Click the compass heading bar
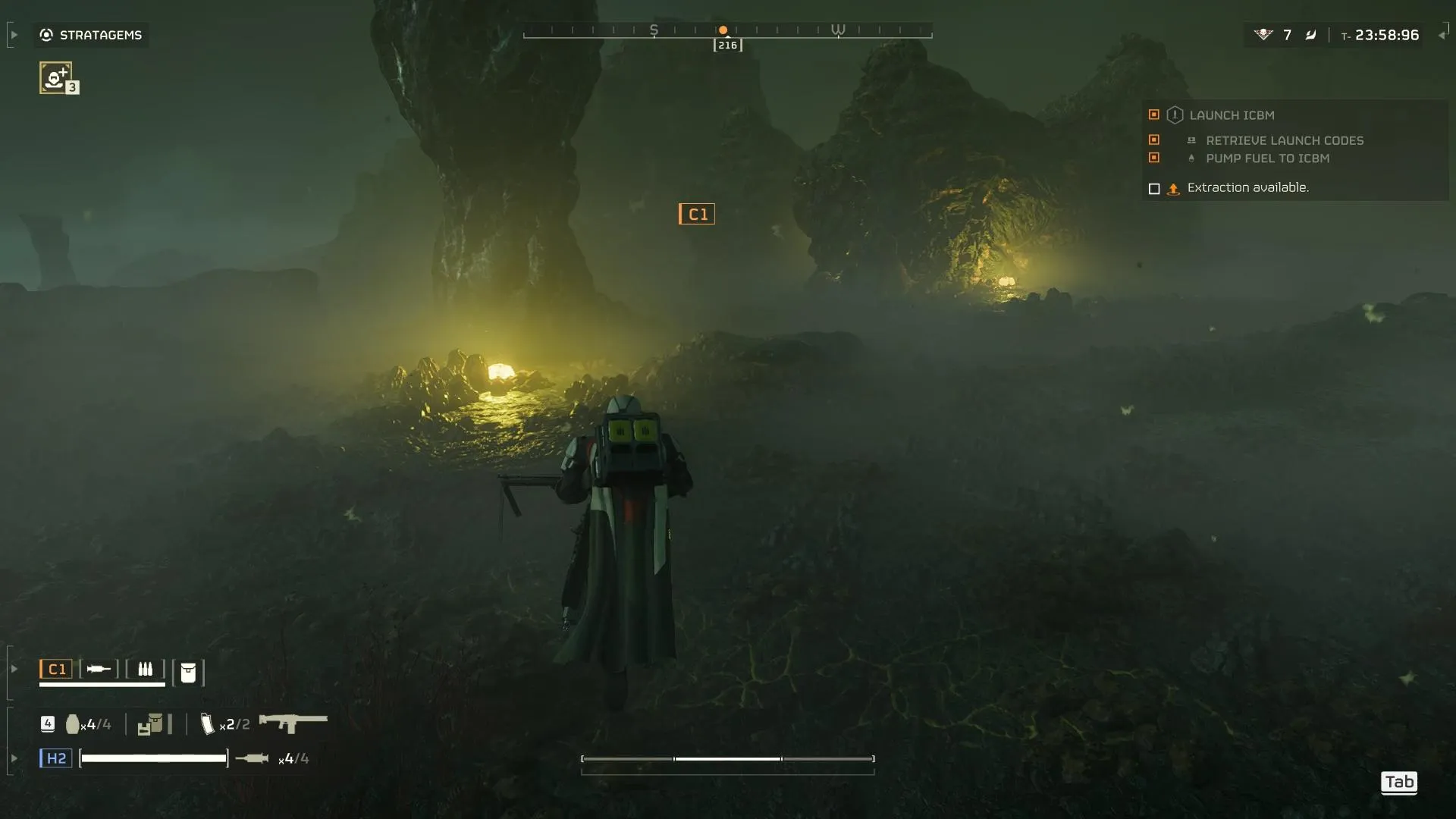 click(x=727, y=31)
